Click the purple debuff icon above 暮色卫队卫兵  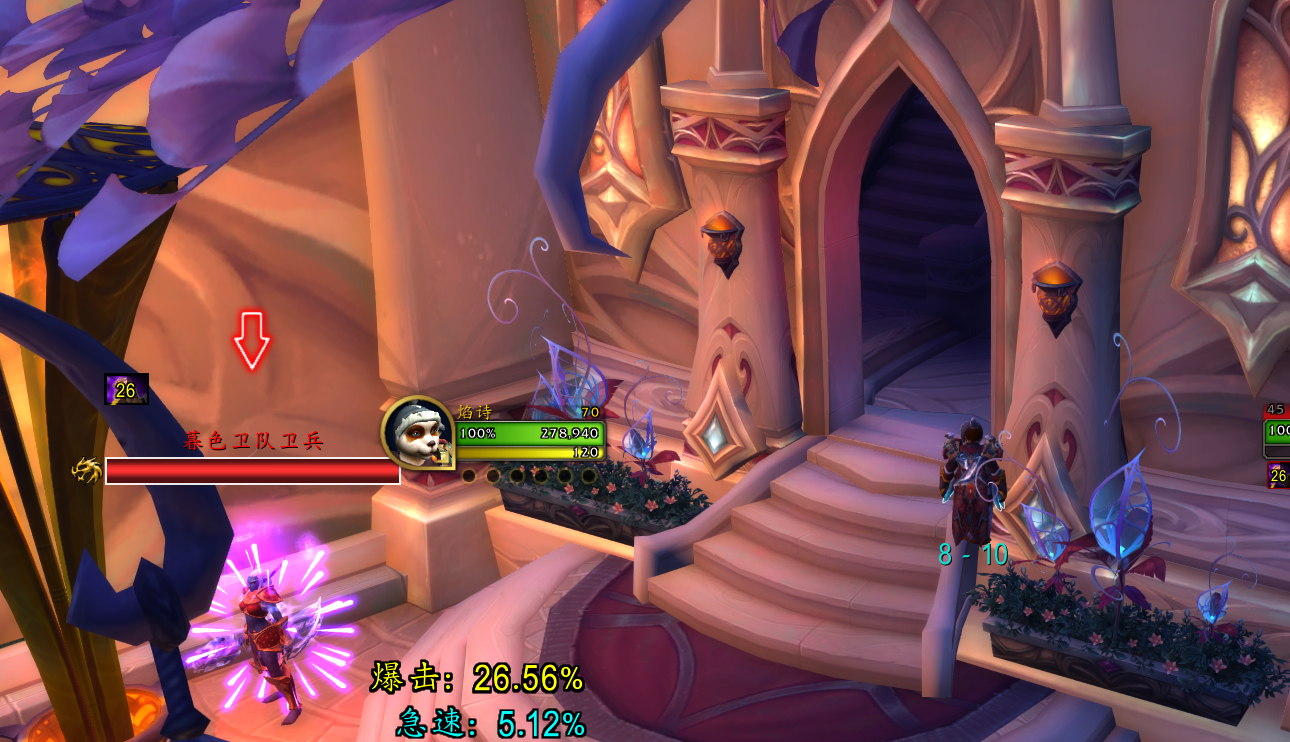[x=127, y=389]
